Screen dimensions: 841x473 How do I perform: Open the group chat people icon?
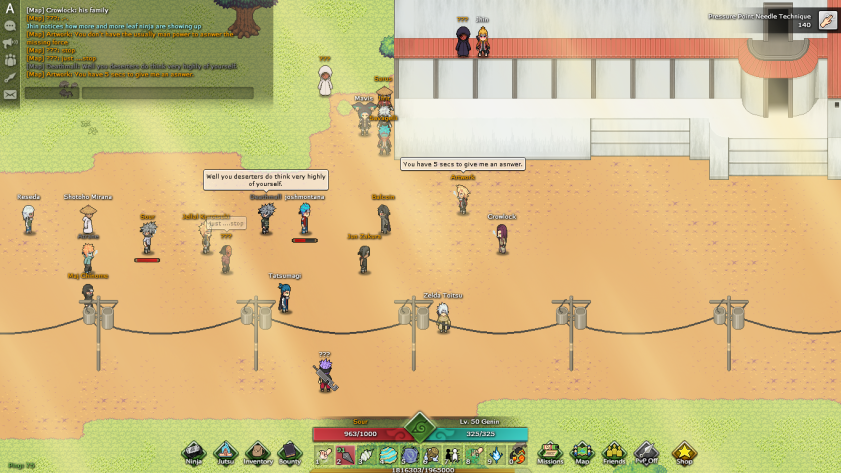[x=10, y=60]
